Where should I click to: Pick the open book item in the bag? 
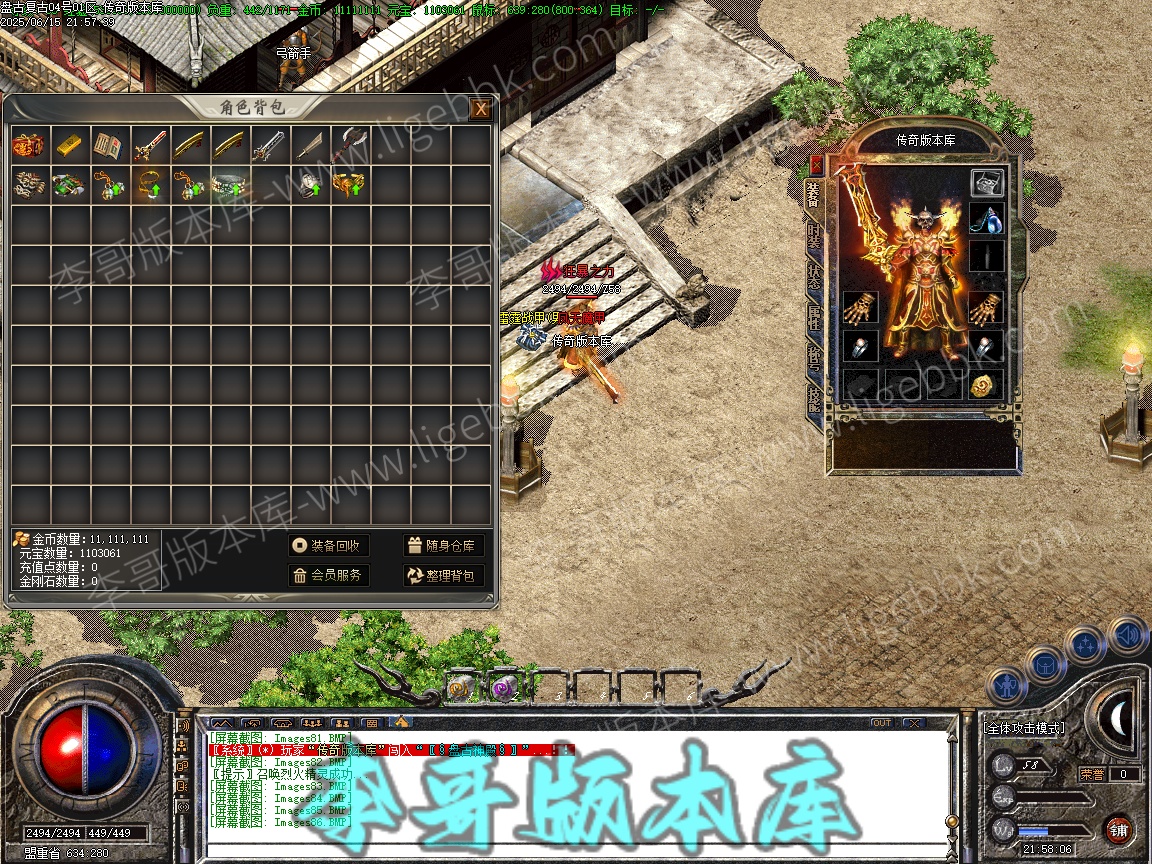[x=108, y=145]
